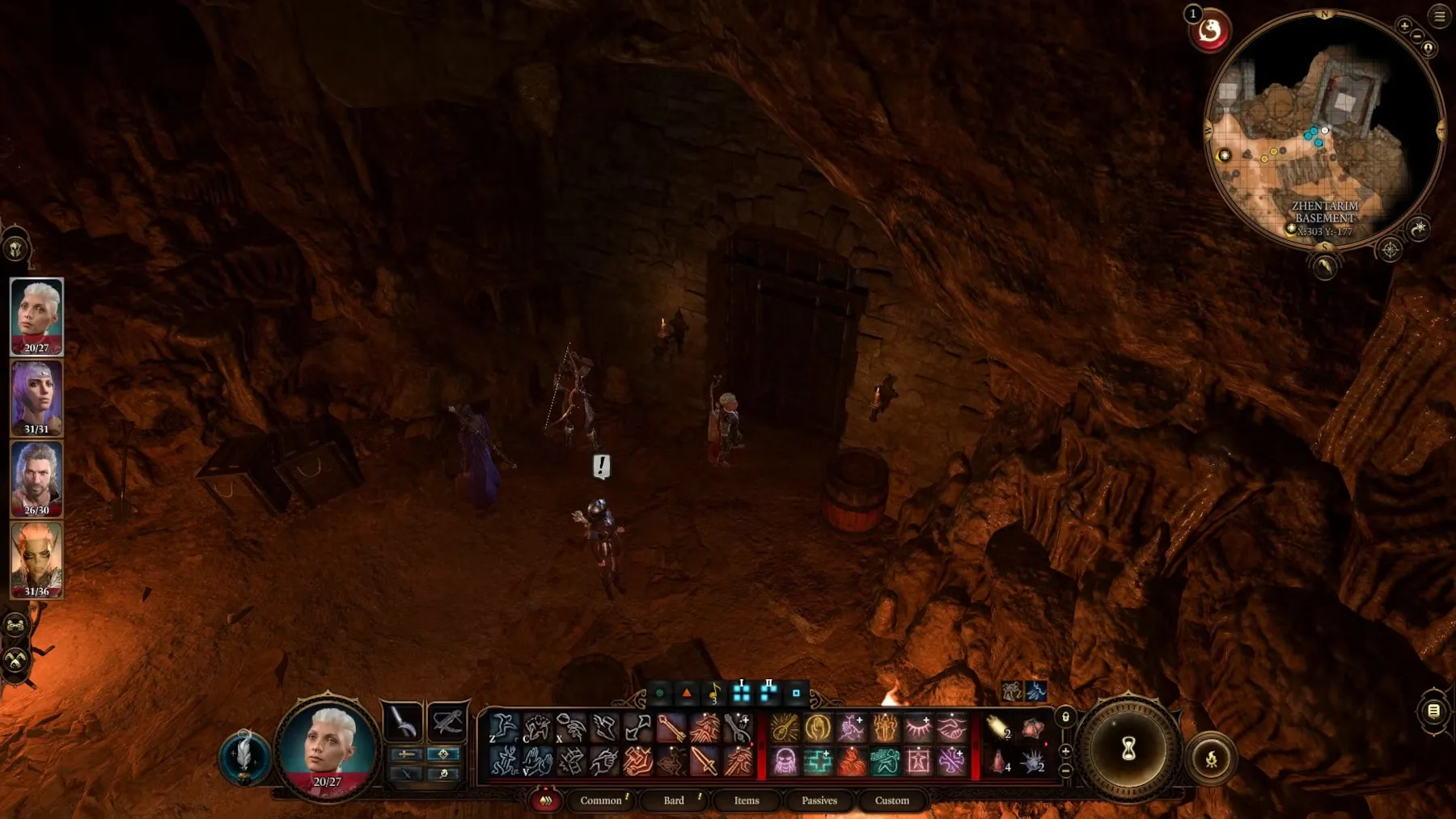Switch to the Common hotbar tab
The height and width of the screenshot is (819, 1456).
click(601, 800)
